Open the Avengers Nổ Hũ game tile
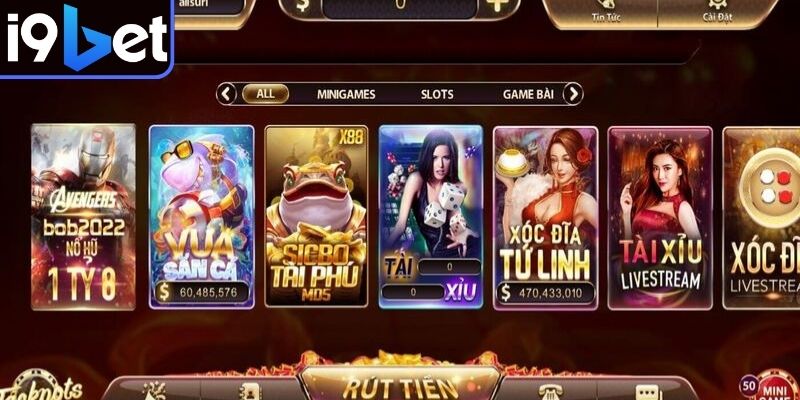 [x=83, y=215]
